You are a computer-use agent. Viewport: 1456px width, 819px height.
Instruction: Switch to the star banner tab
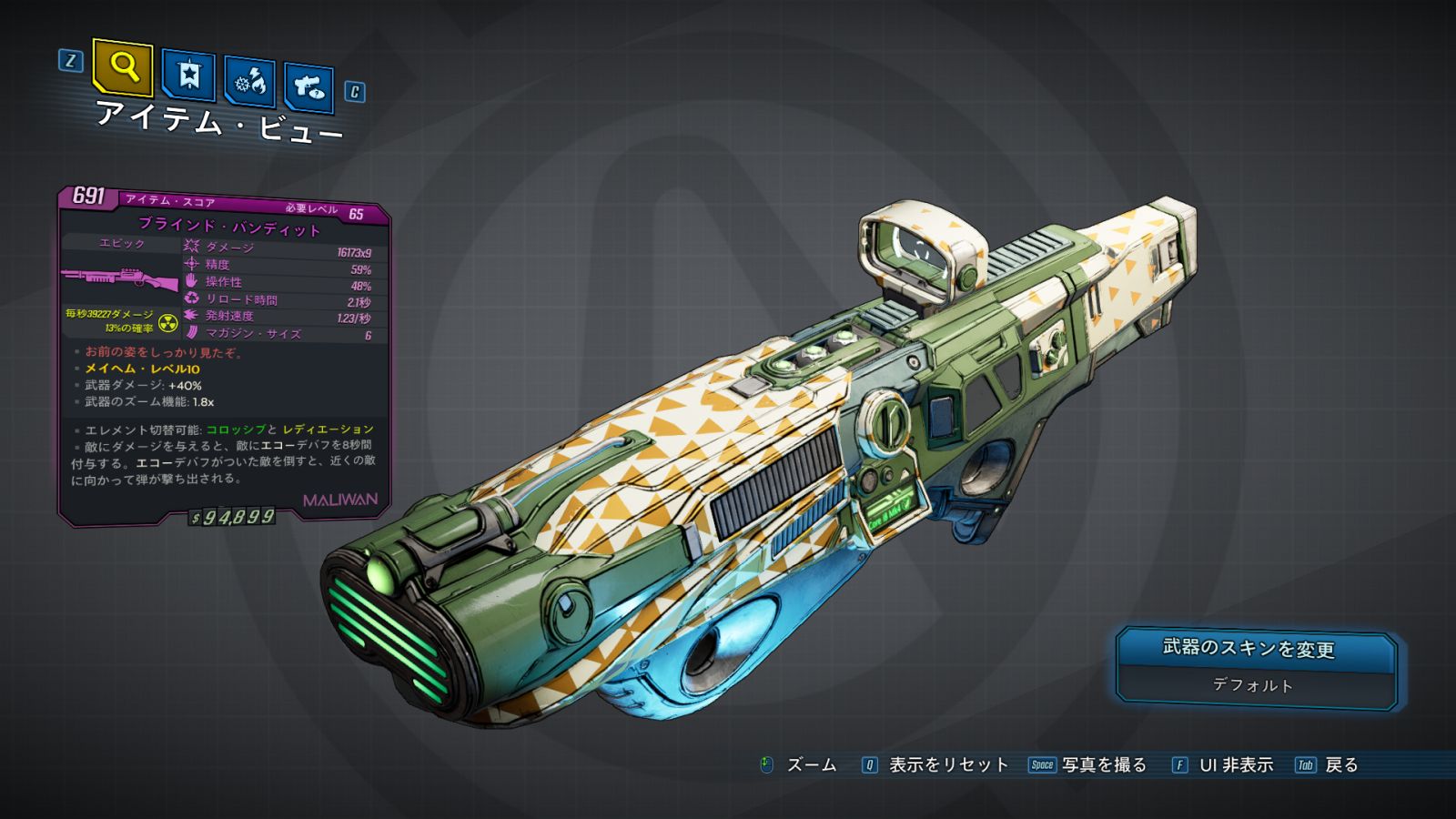pos(188,76)
